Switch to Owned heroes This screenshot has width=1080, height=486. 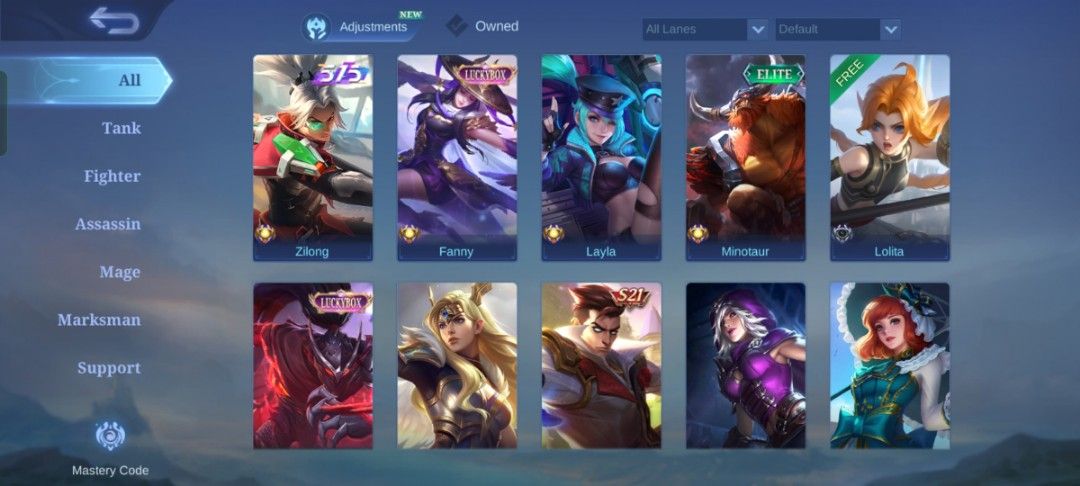(x=483, y=27)
